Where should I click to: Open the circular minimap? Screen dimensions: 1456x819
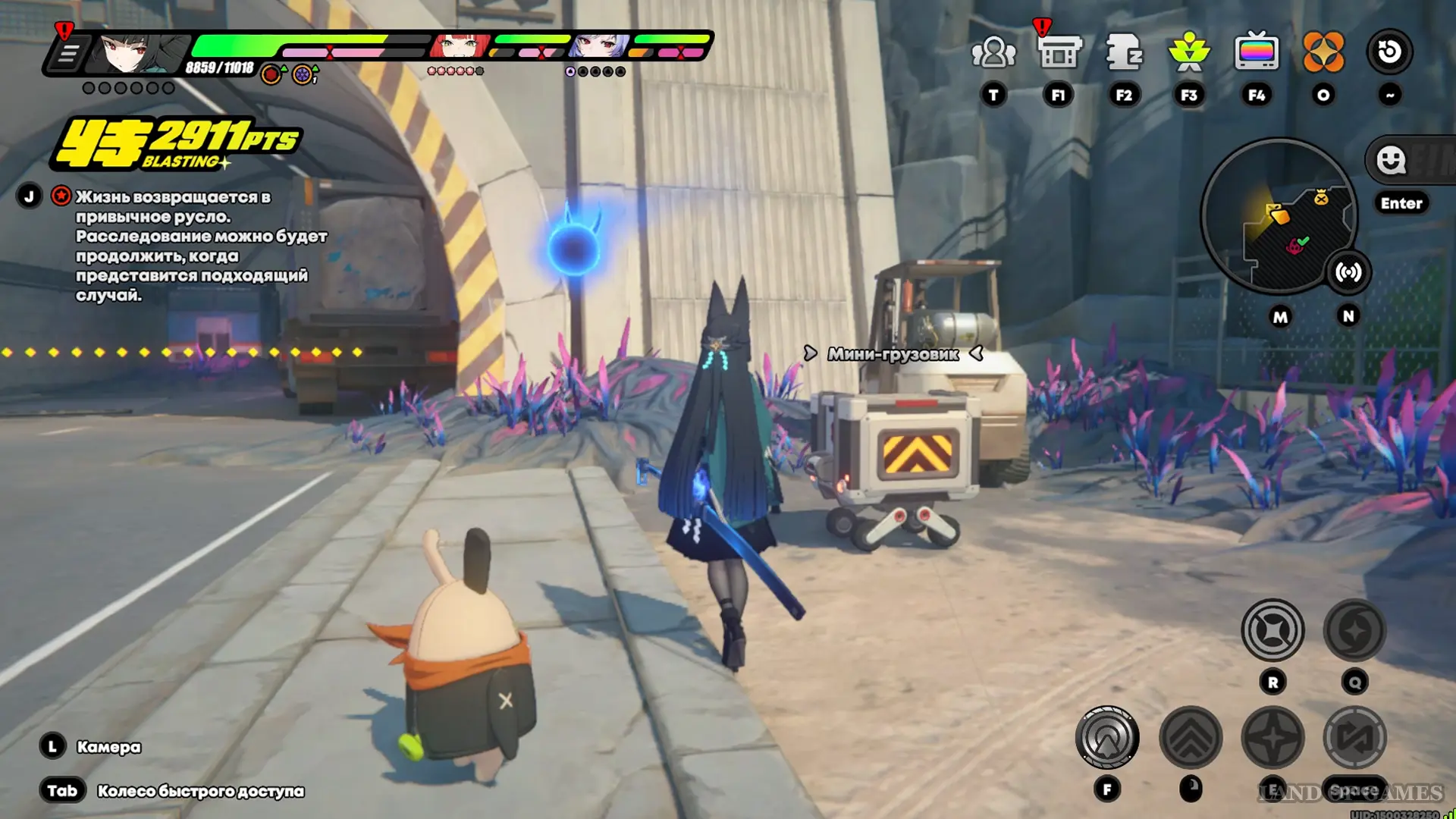pyautogui.click(x=1279, y=216)
